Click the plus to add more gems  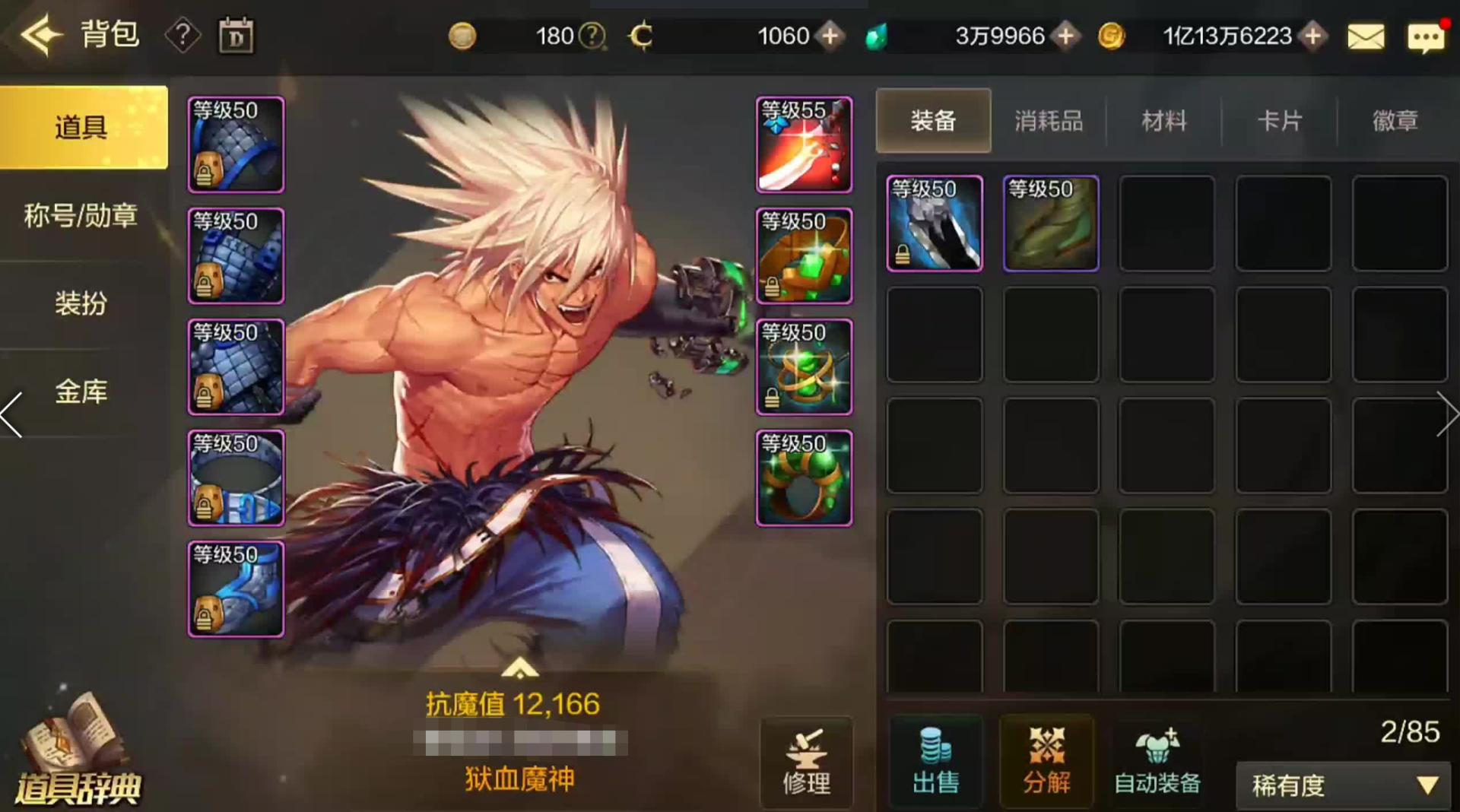(x=1067, y=36)
